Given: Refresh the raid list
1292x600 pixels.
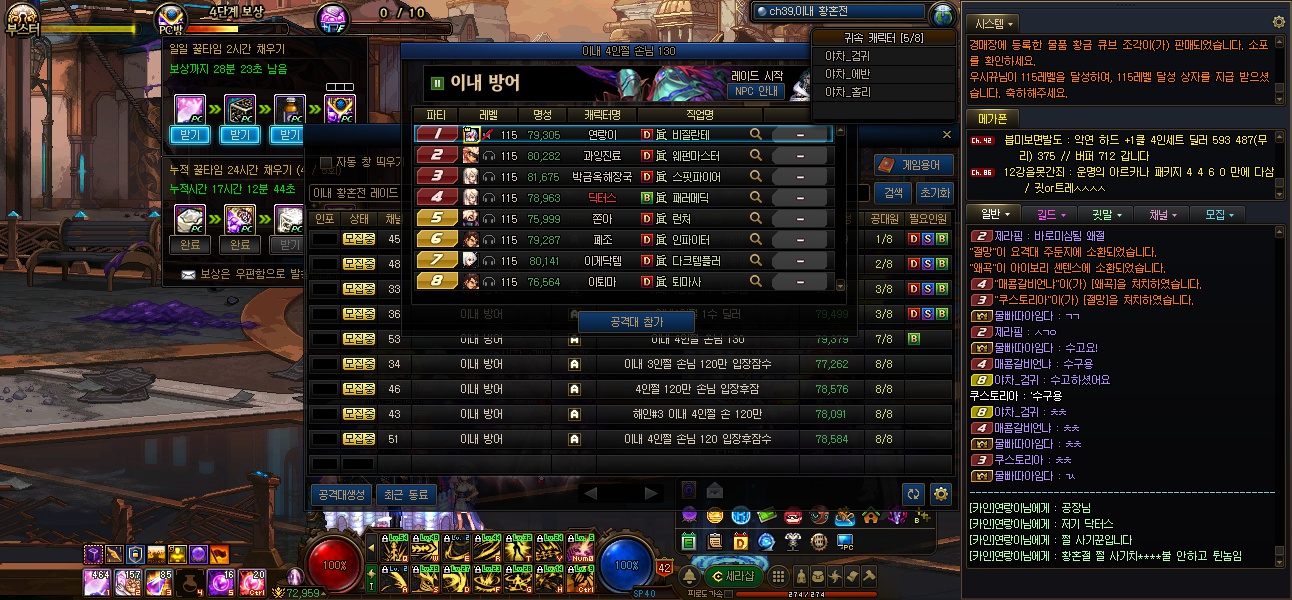Looking at the screenshot, I should pyautogui.click(x=912, y=494).
